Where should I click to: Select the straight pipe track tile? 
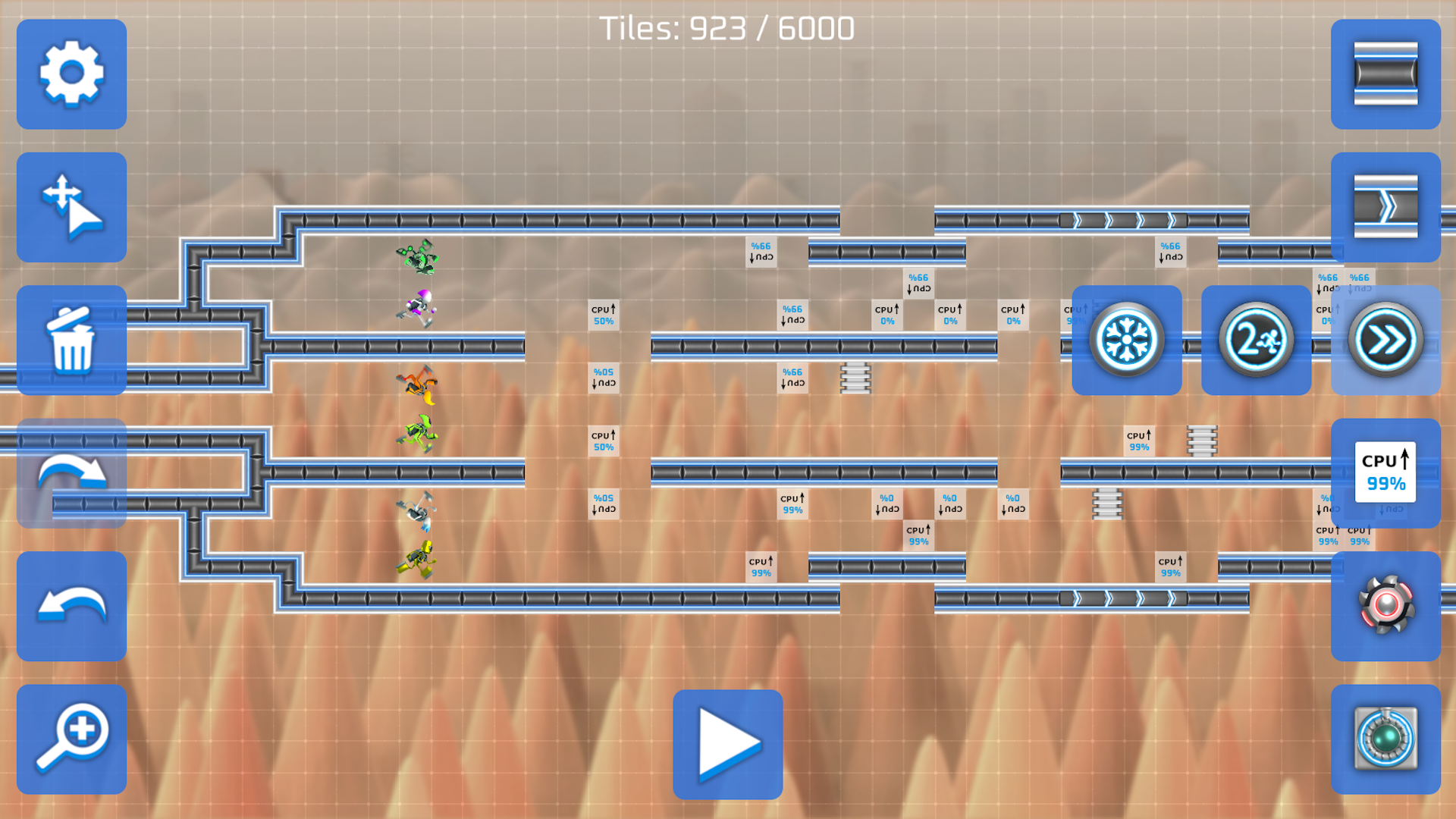click(1385, 75)
